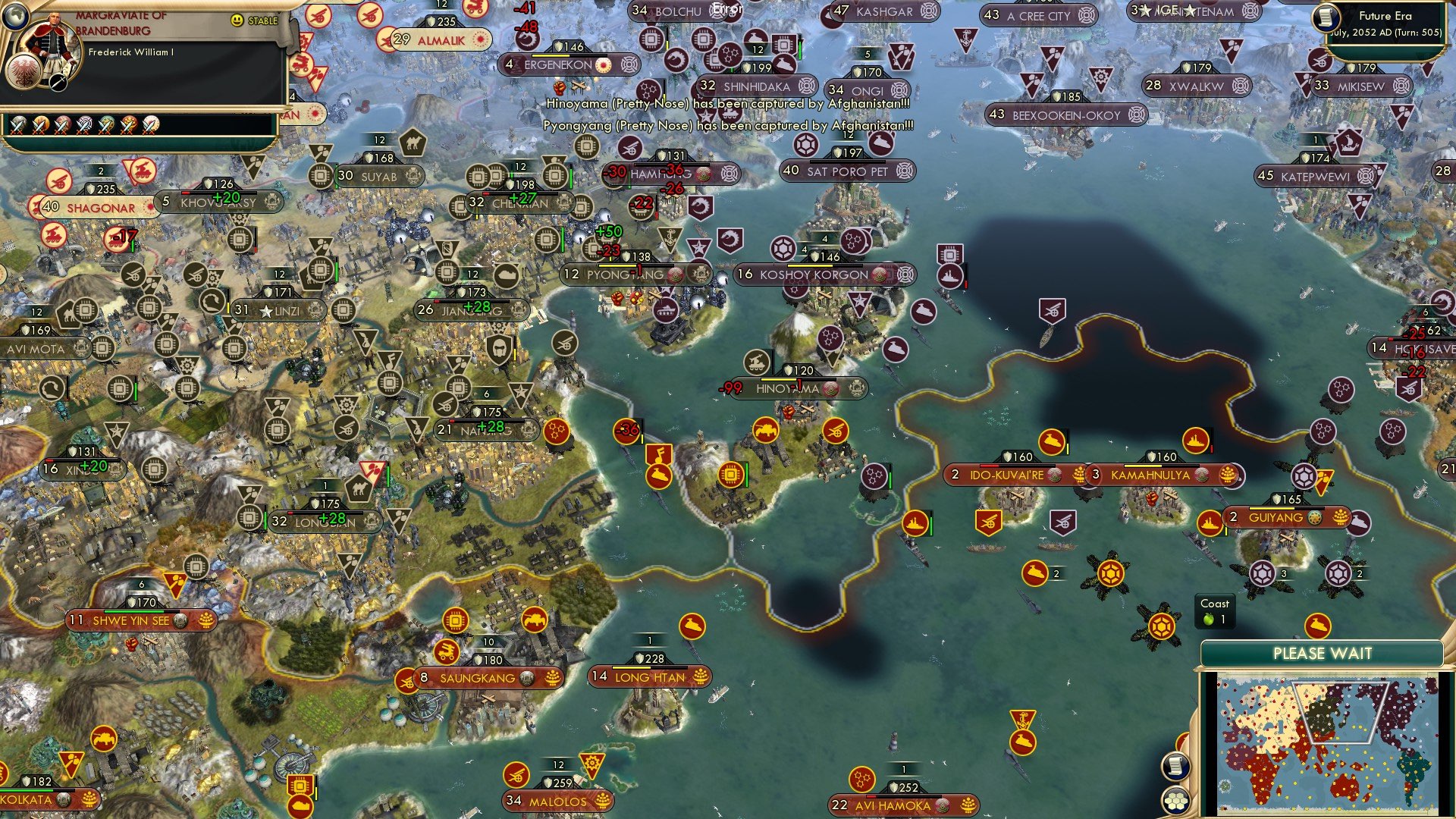Click the Coast tile yield tooltip
Viewport: 1456px width, 819px height.
coord(1216,613)
